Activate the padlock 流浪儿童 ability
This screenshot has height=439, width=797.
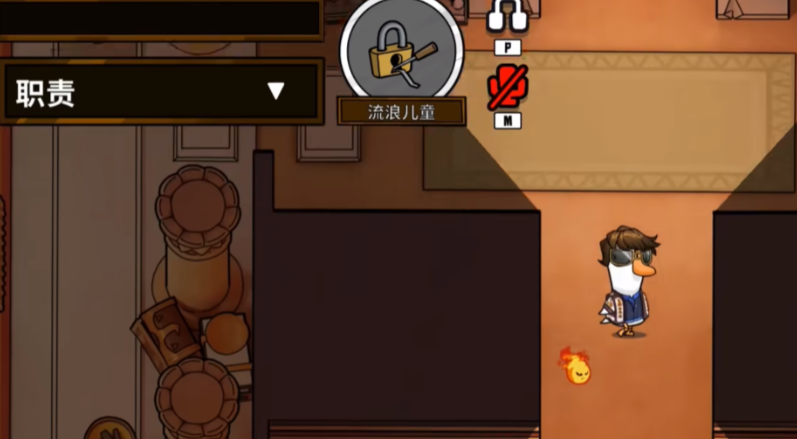coord(401,55)
